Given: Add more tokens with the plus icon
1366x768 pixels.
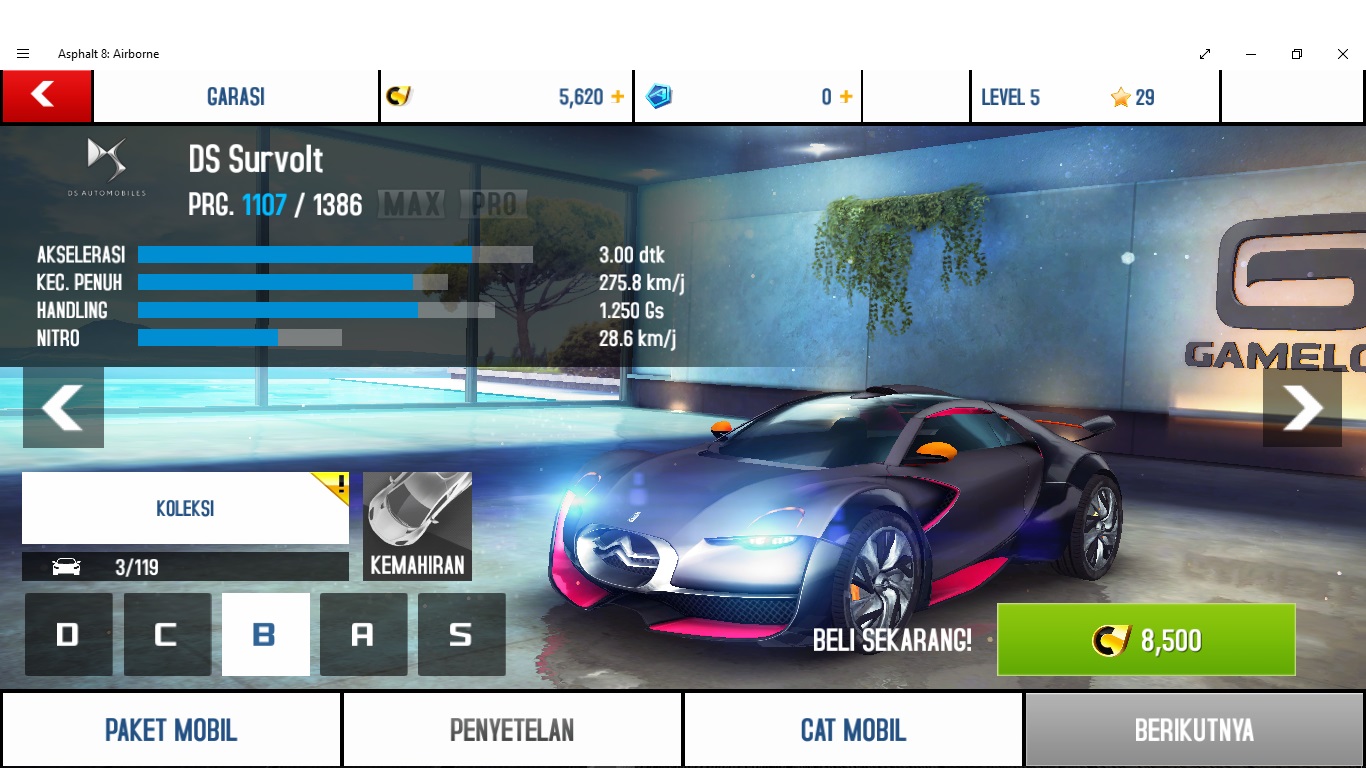Looking at the screenshot, I should [x=846, y=97].
